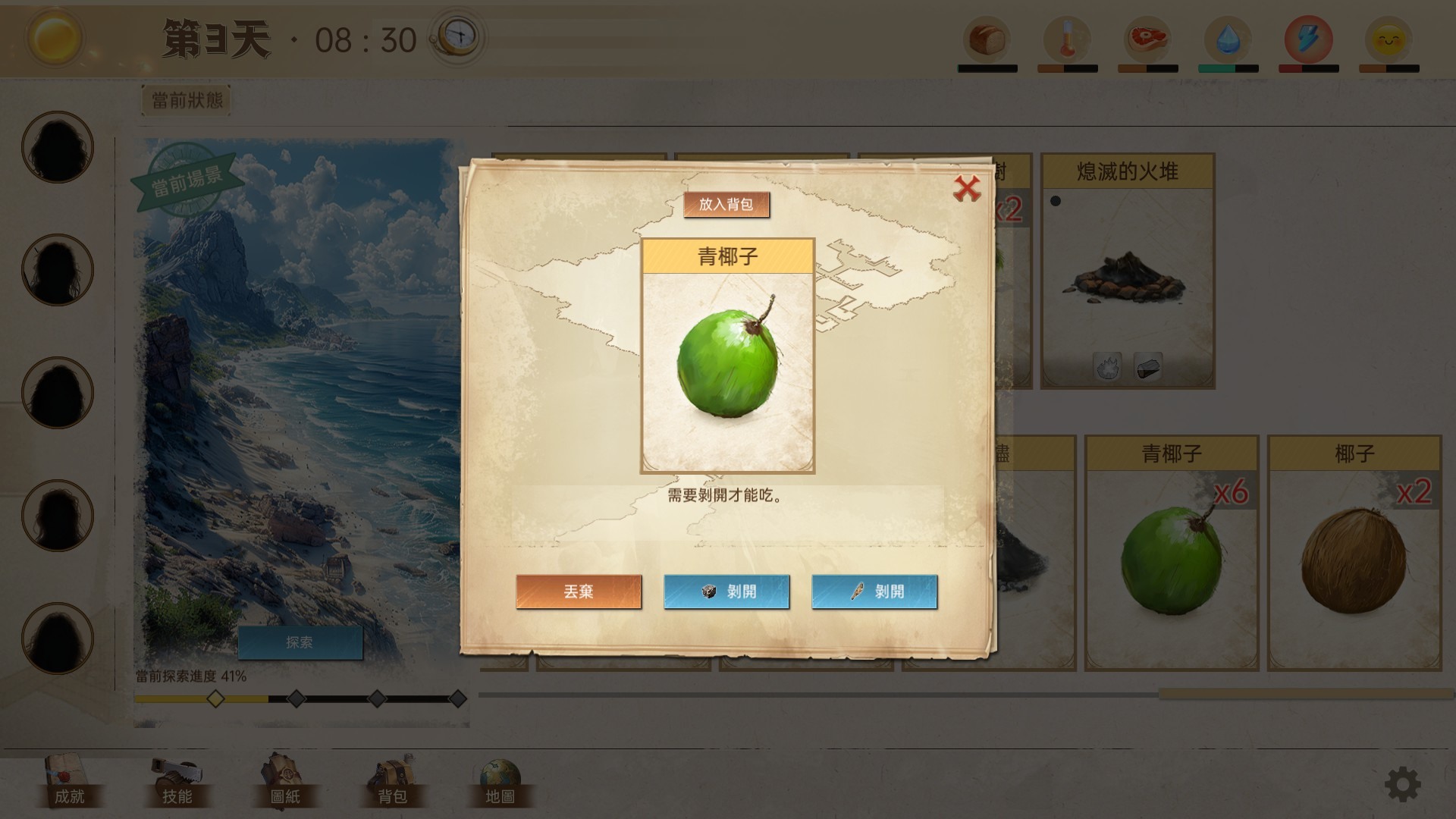Click the fire icon on the extinguished campfire card

pos(1106,365)
